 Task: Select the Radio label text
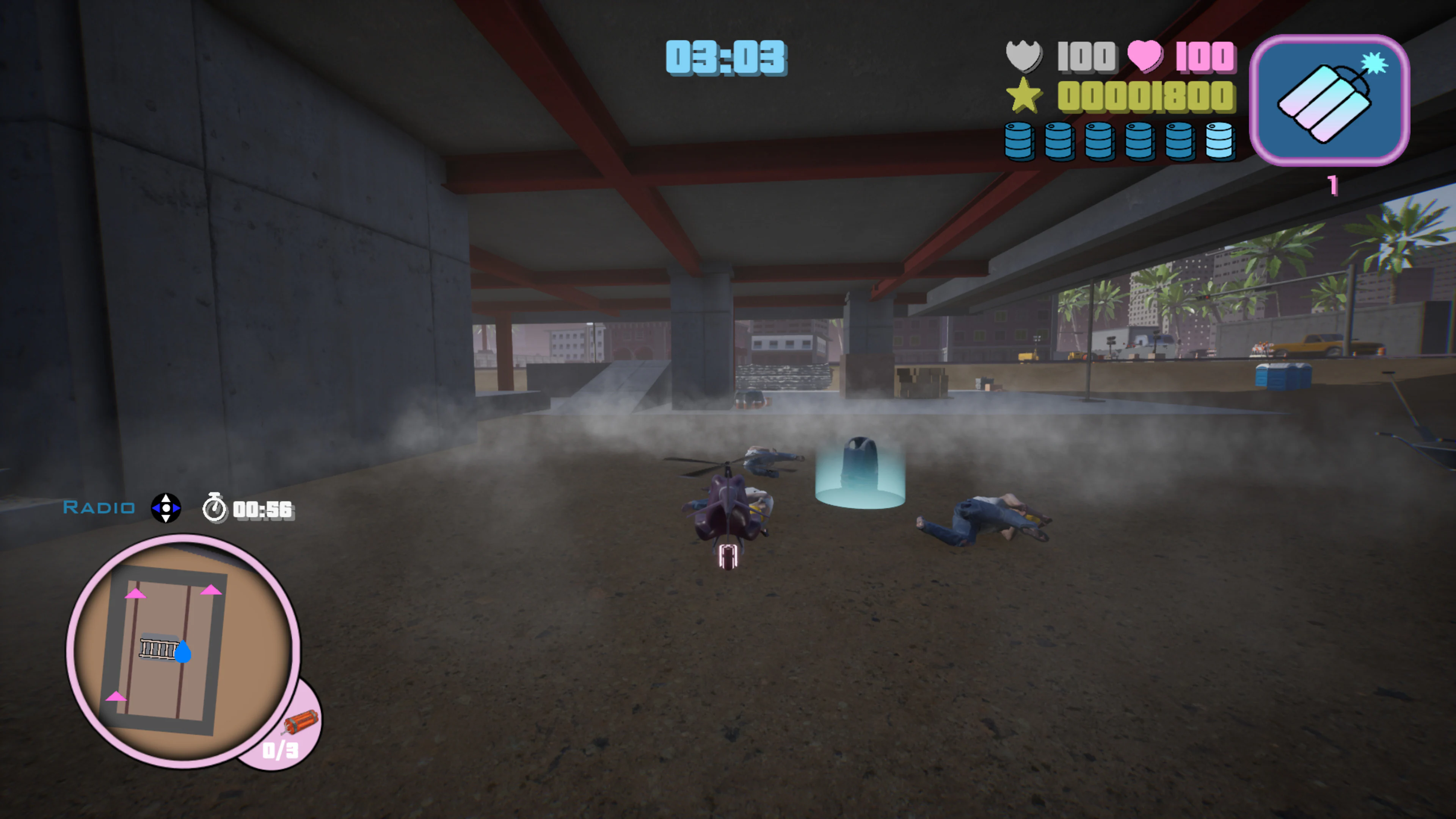point(98,508)
